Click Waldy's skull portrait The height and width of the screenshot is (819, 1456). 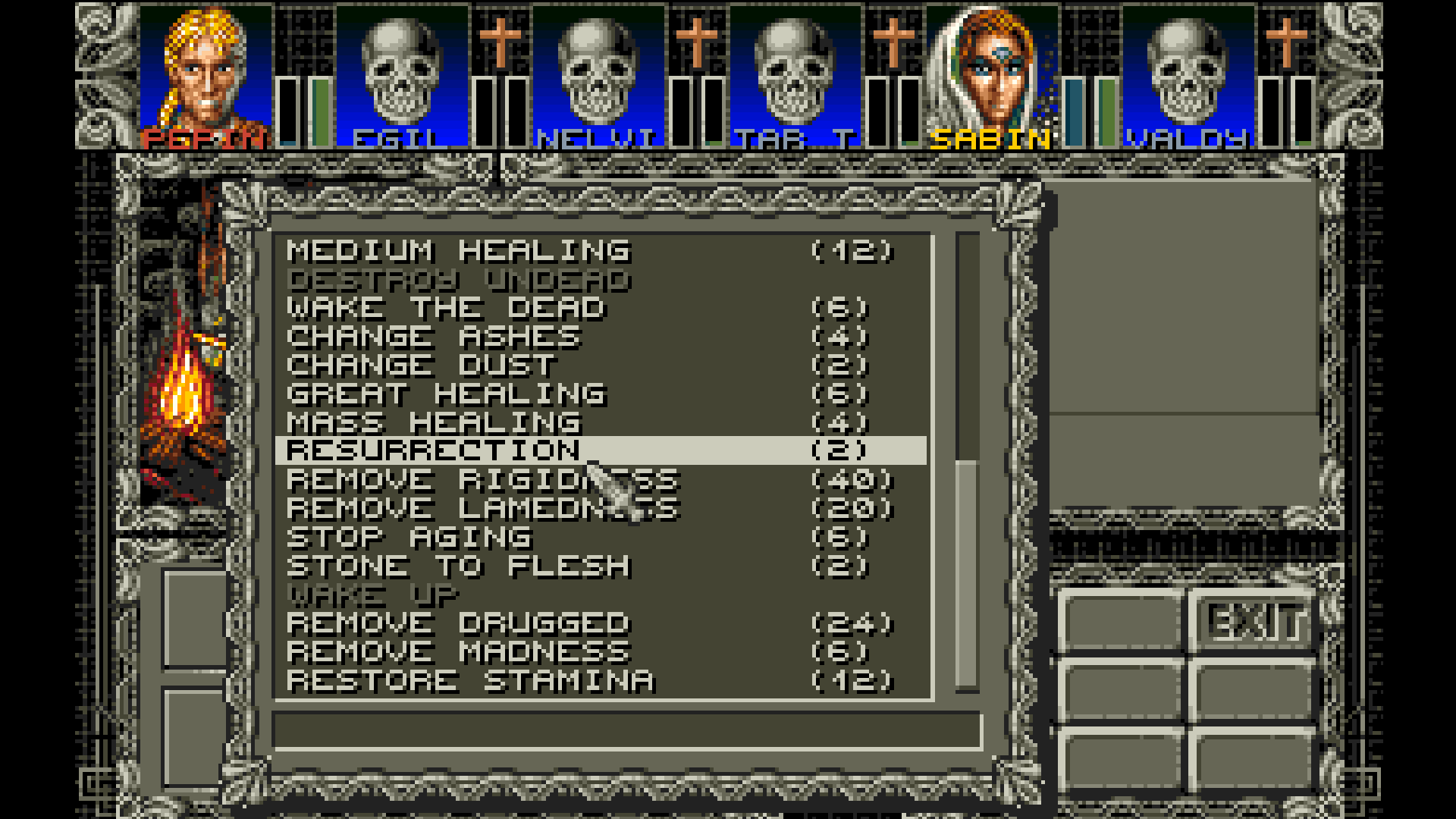(x=1187, y=72)
